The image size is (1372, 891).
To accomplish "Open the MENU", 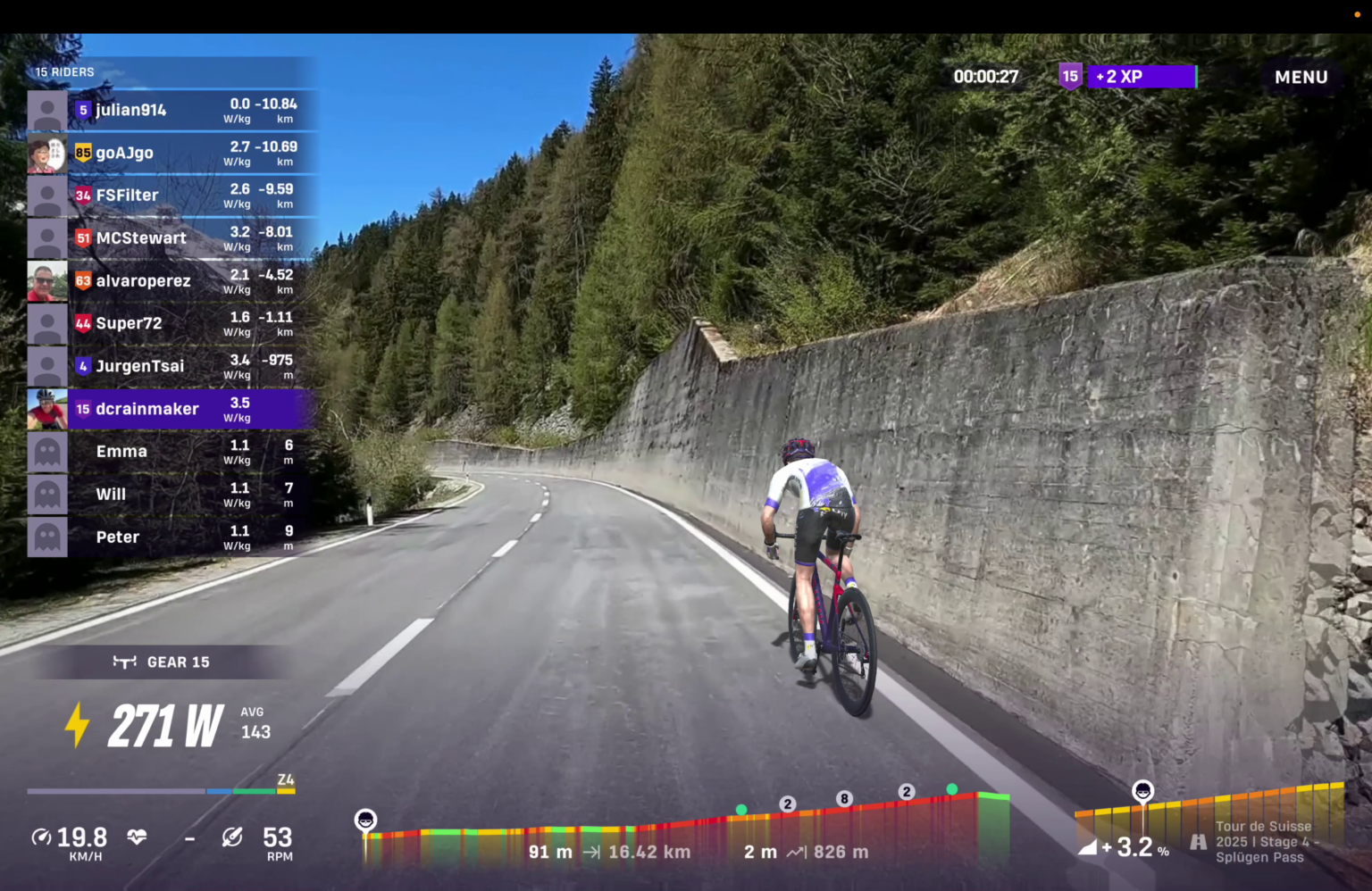I will coord(1301,77).
